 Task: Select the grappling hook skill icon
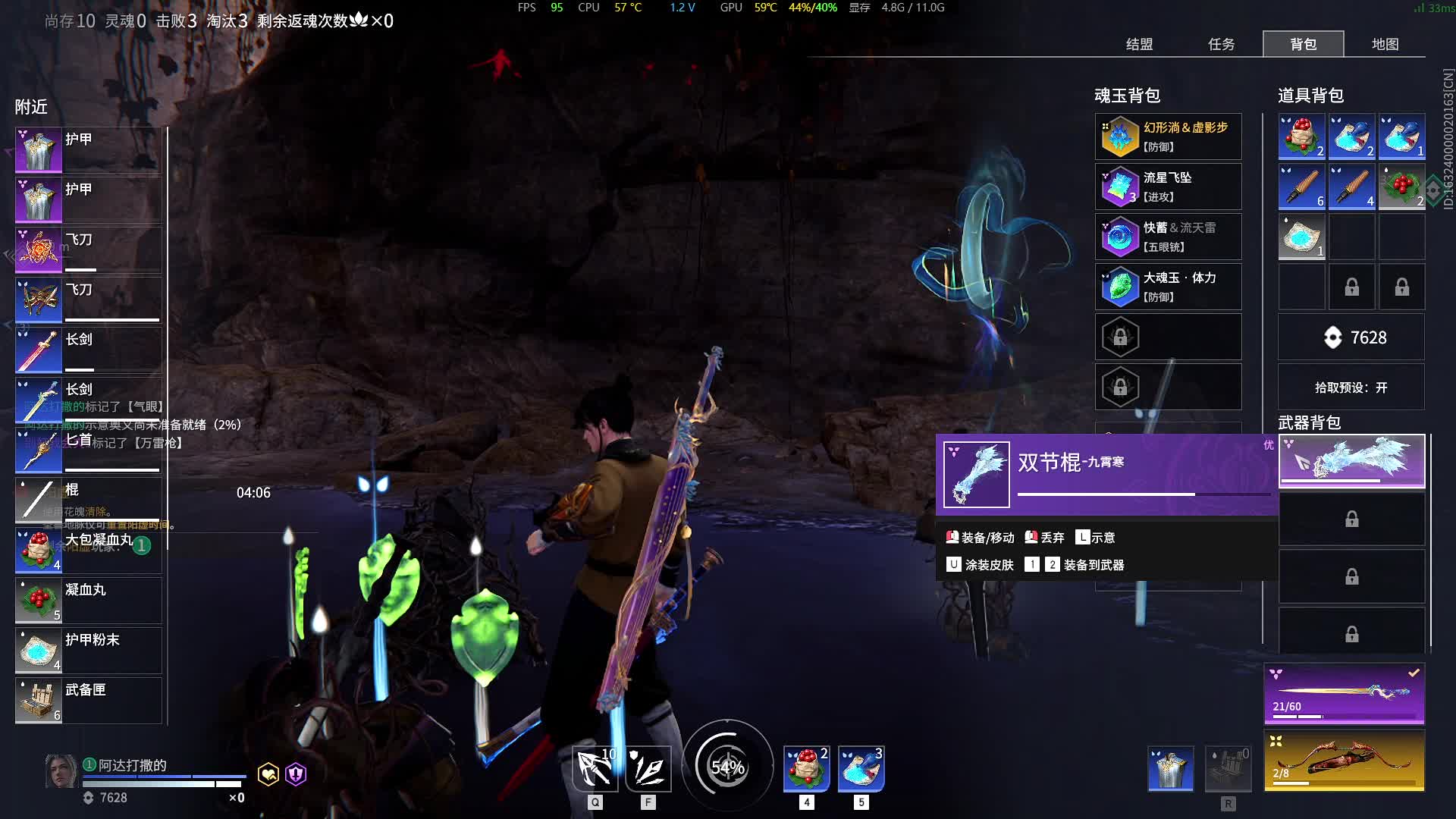[x=595, y=768]
